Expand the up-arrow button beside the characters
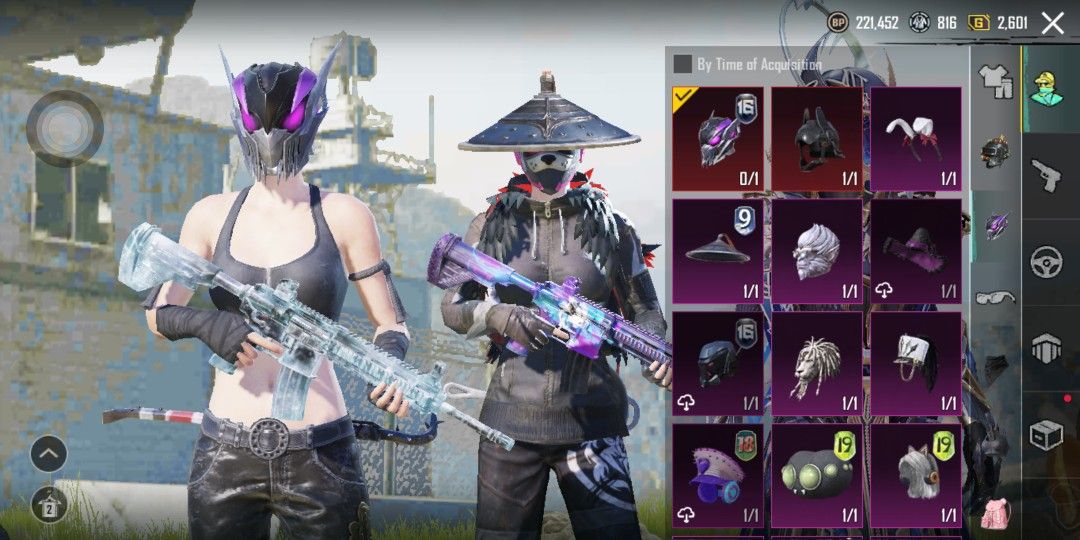 point(48,455)
